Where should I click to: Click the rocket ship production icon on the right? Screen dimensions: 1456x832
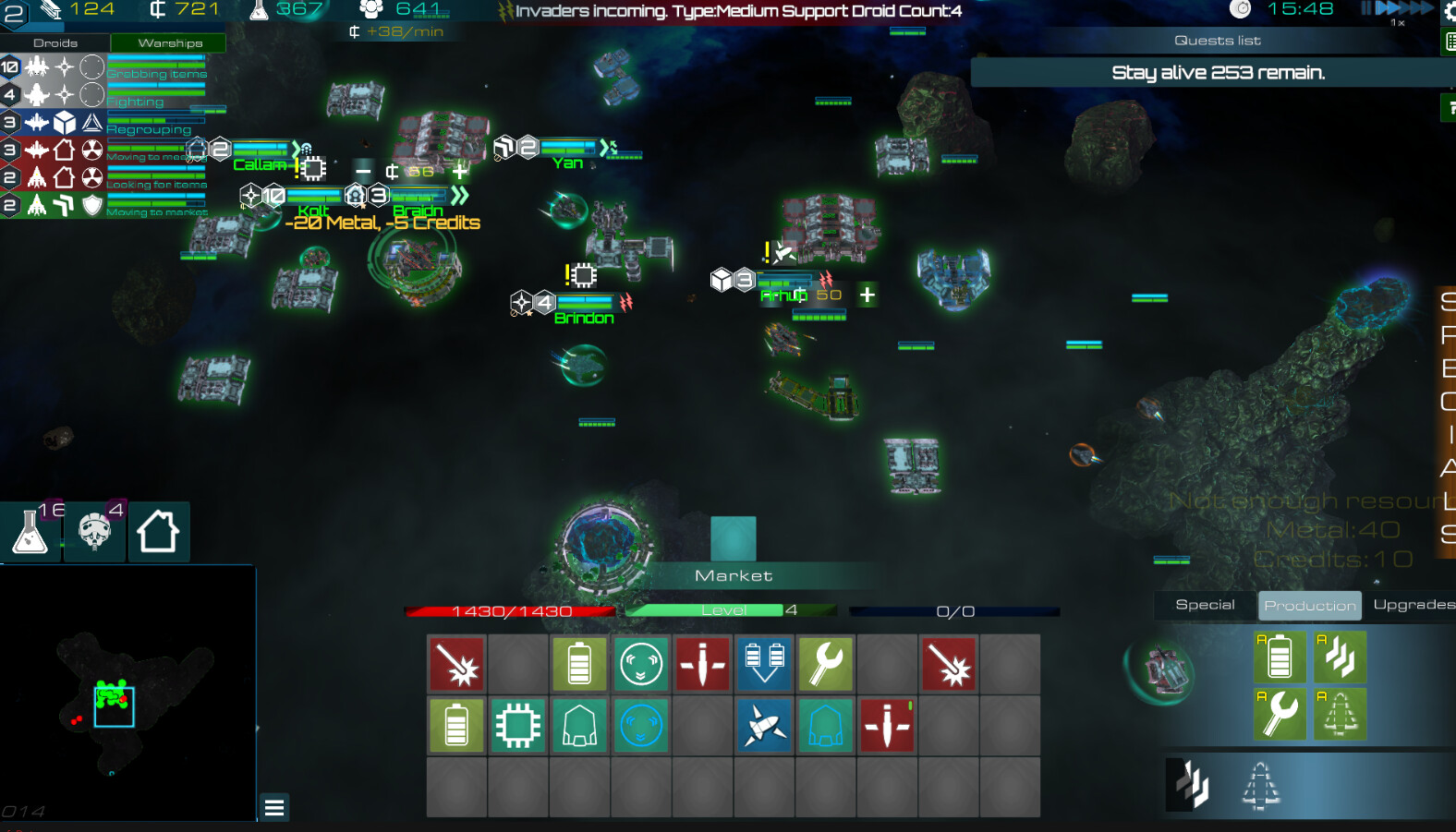click(1341, 714)
